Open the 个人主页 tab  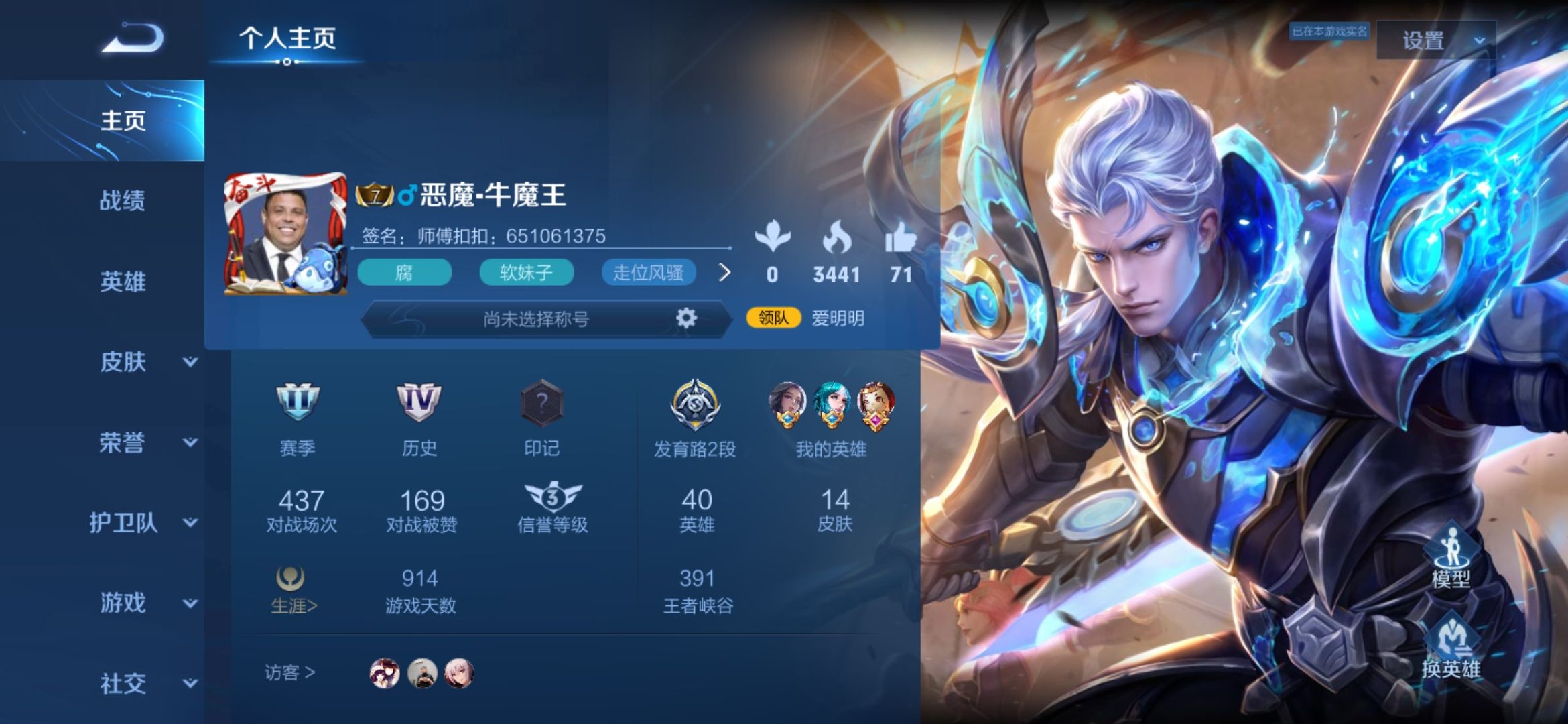[x=288, y=39]
